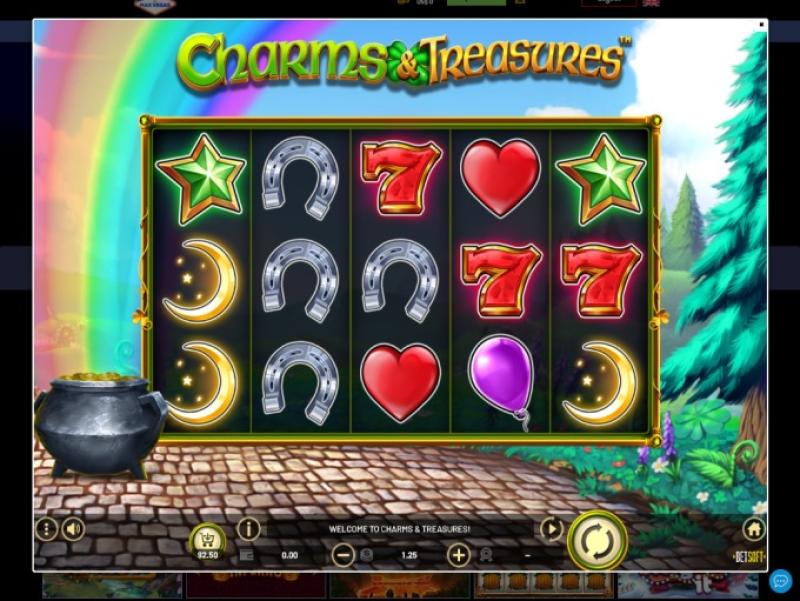Start autoplay with the small play button
The image size is (800, 601).
(x=551, y=529)
